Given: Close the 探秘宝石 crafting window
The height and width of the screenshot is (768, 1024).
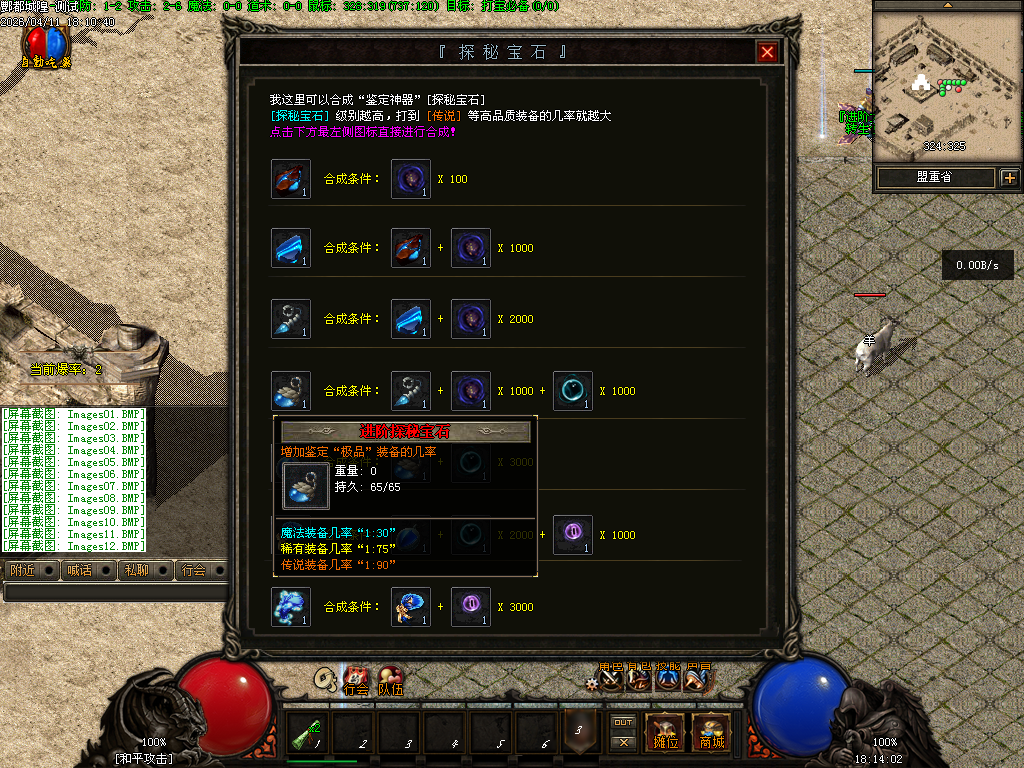Looking at the screenshot, I should pyautogui.click(x=767, y=53).
